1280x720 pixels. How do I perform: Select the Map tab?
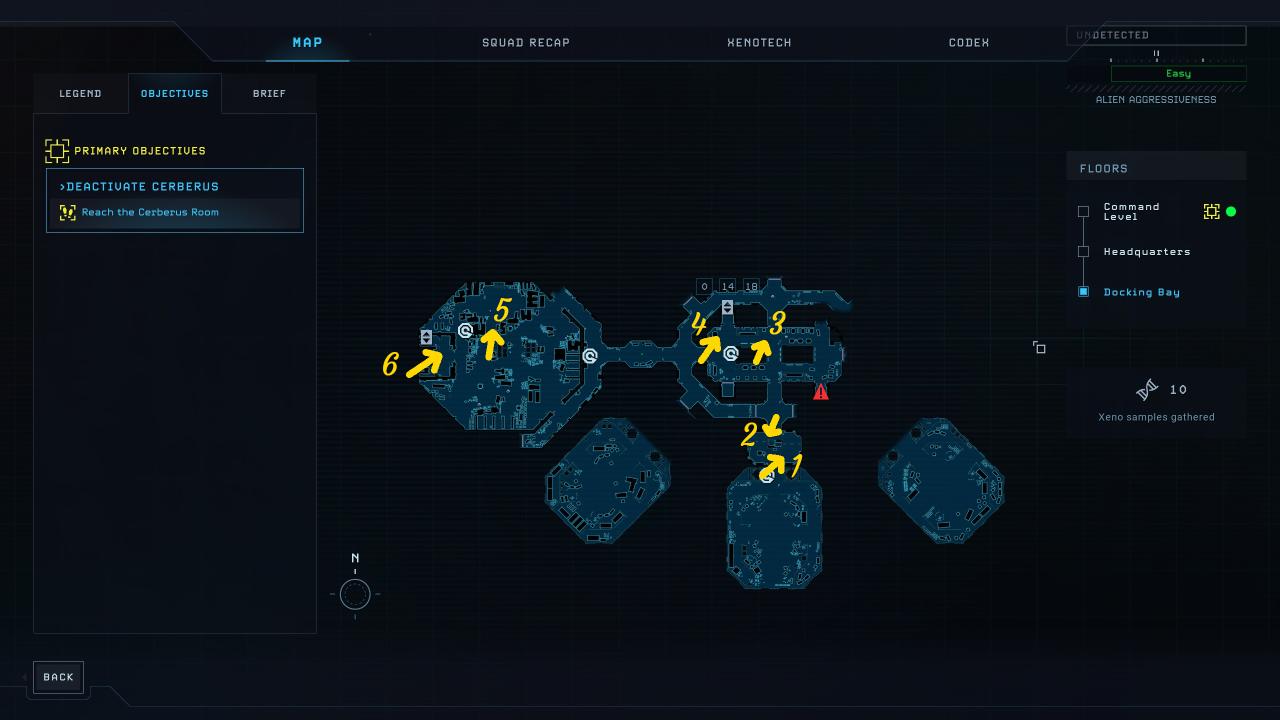pos(307,43)
